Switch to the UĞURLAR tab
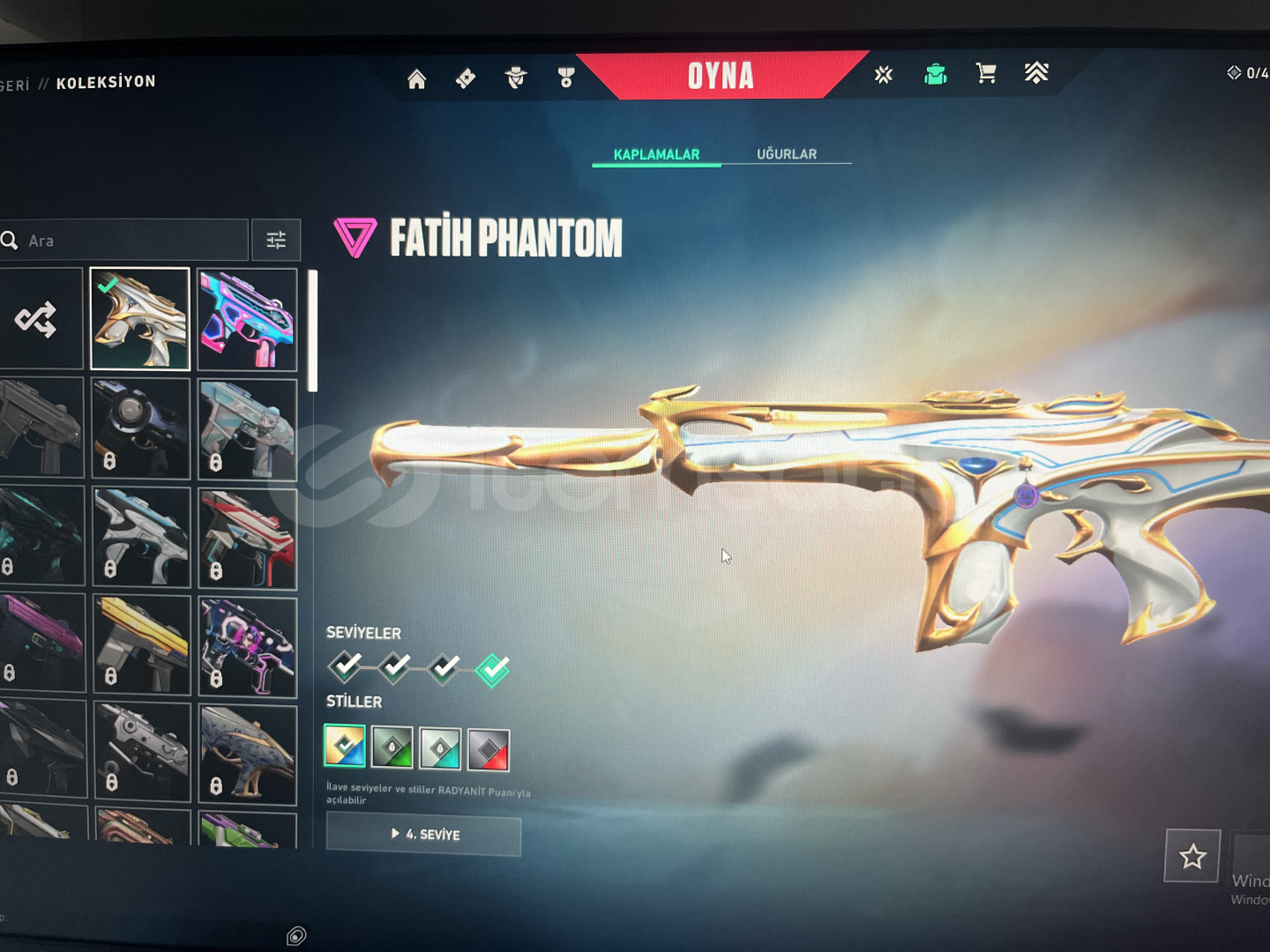Image resolution: width=1270 pixels, height=952 pixels. (787, 154)
